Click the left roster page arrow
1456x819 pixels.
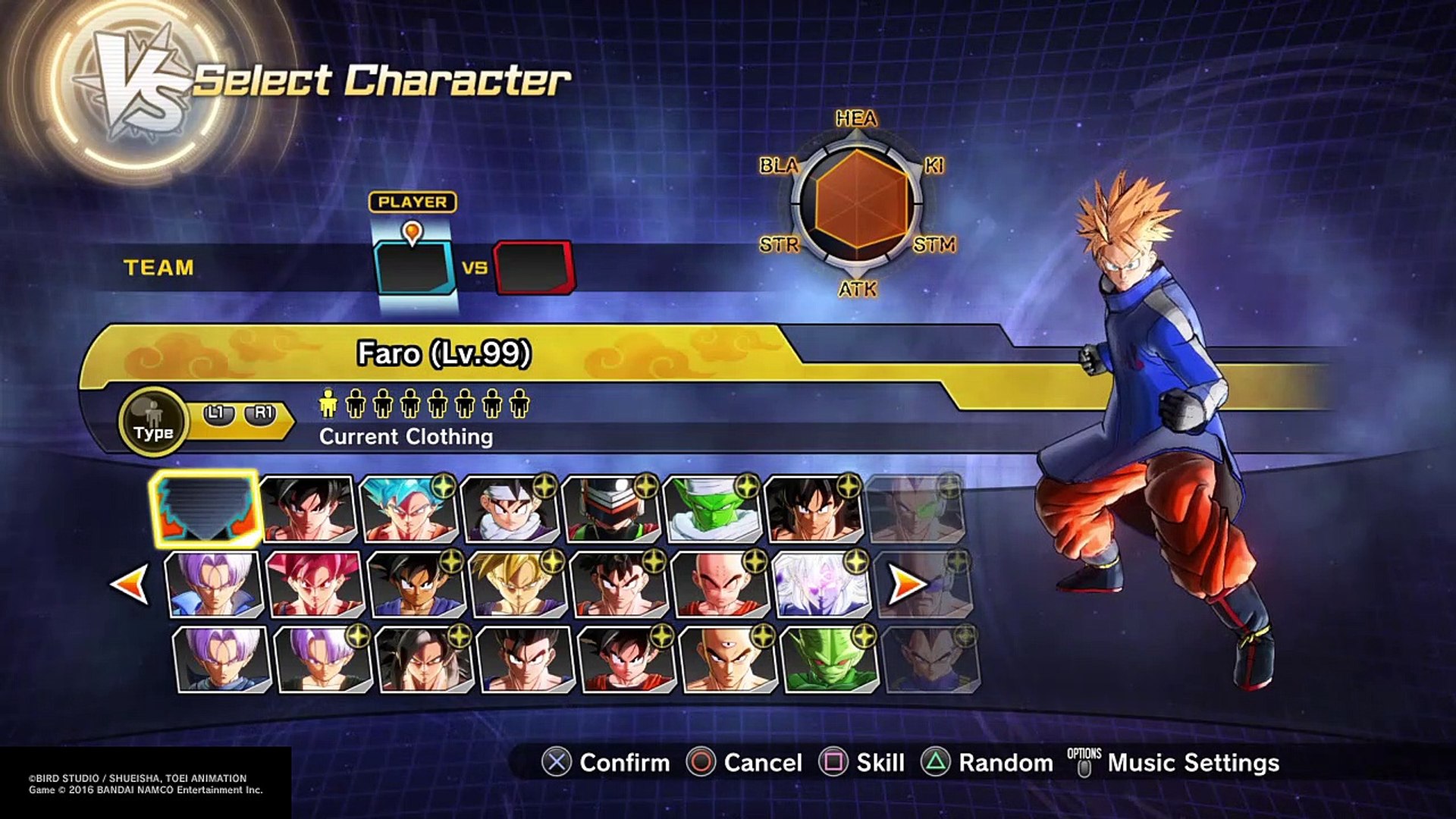[x=130, y=584]
